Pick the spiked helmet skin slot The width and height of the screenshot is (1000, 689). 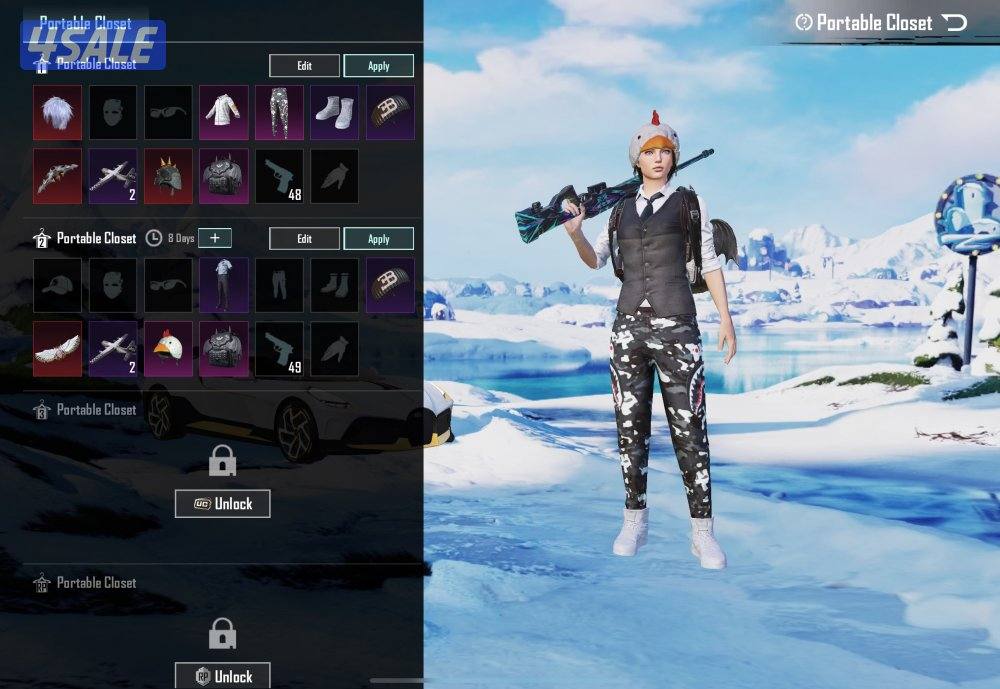point(169,176)
